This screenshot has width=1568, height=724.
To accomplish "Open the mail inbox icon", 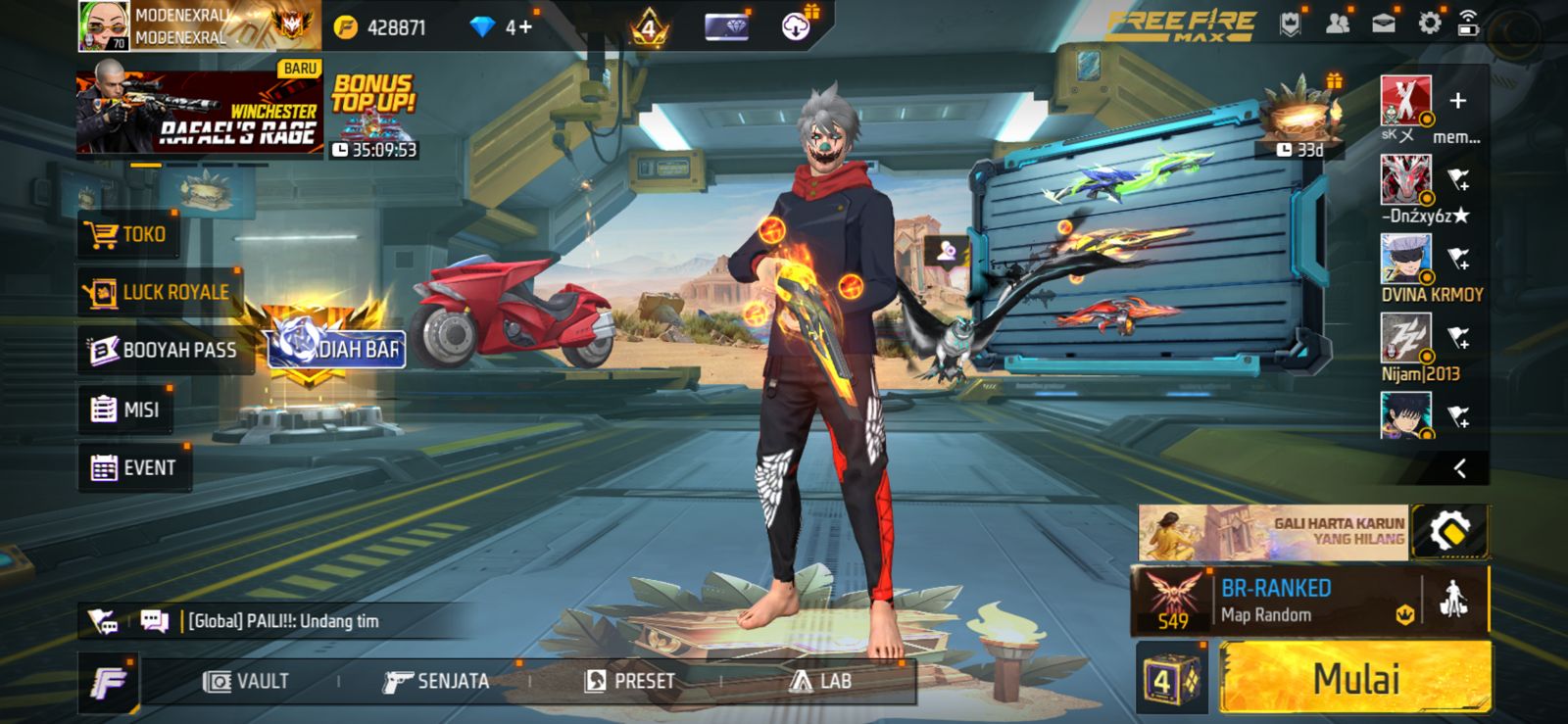I will coord(1384,24).
